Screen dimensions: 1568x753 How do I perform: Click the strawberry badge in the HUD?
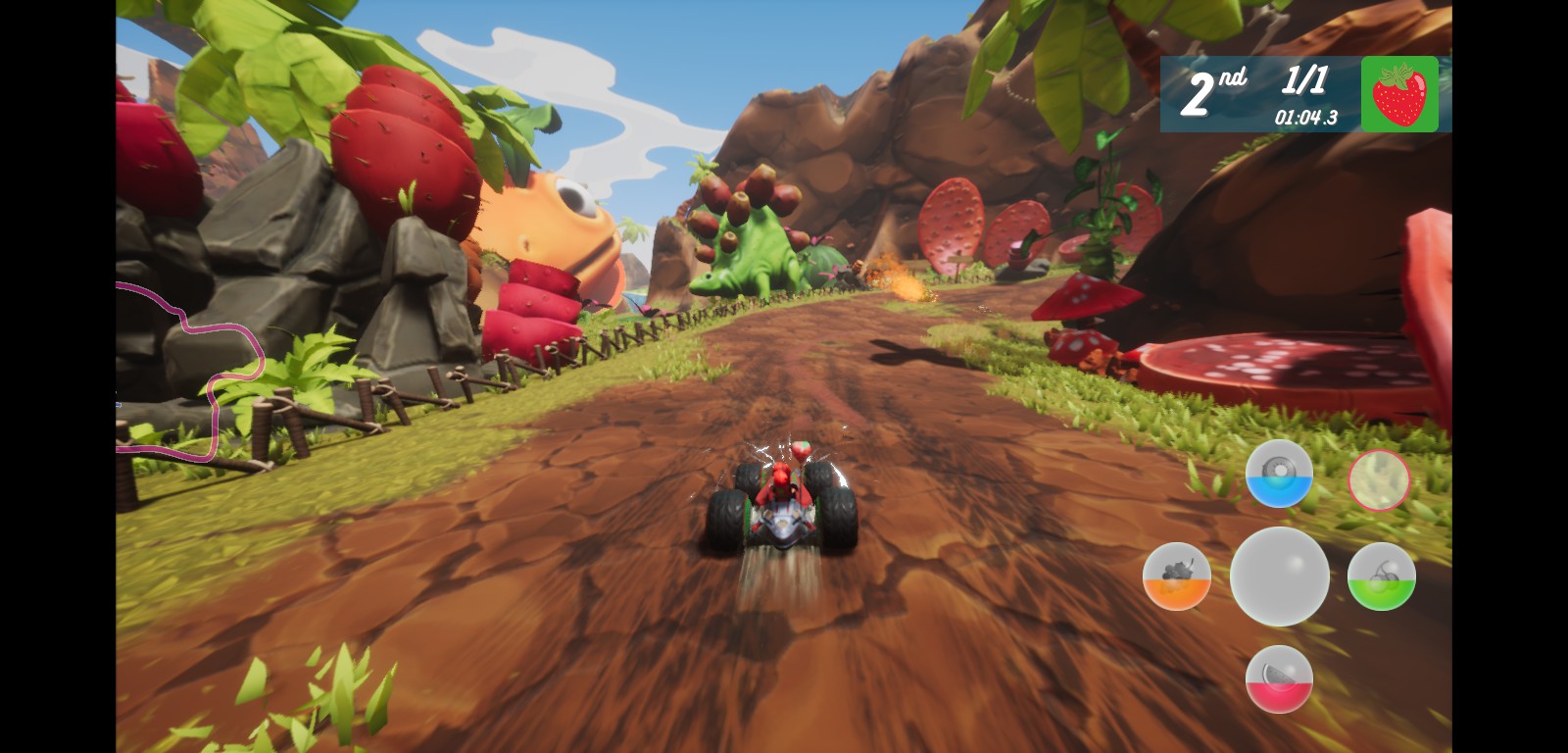click(x=1398, y=94)
